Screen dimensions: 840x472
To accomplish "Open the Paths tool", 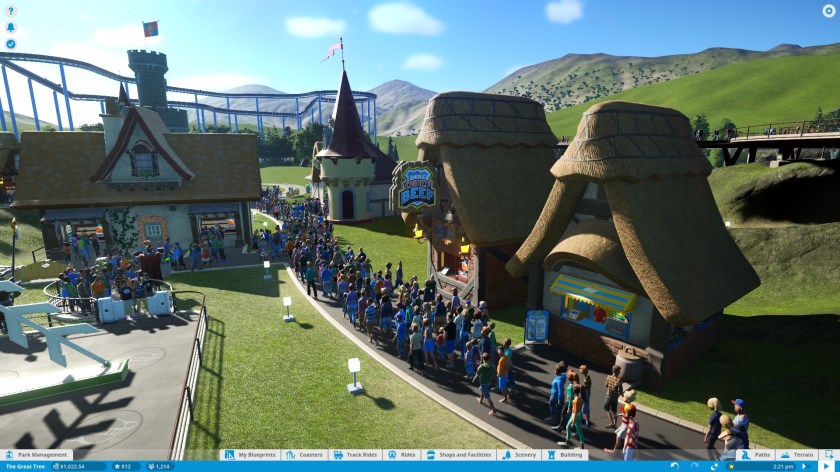I will pyautogui.click(x=757, y=455).
